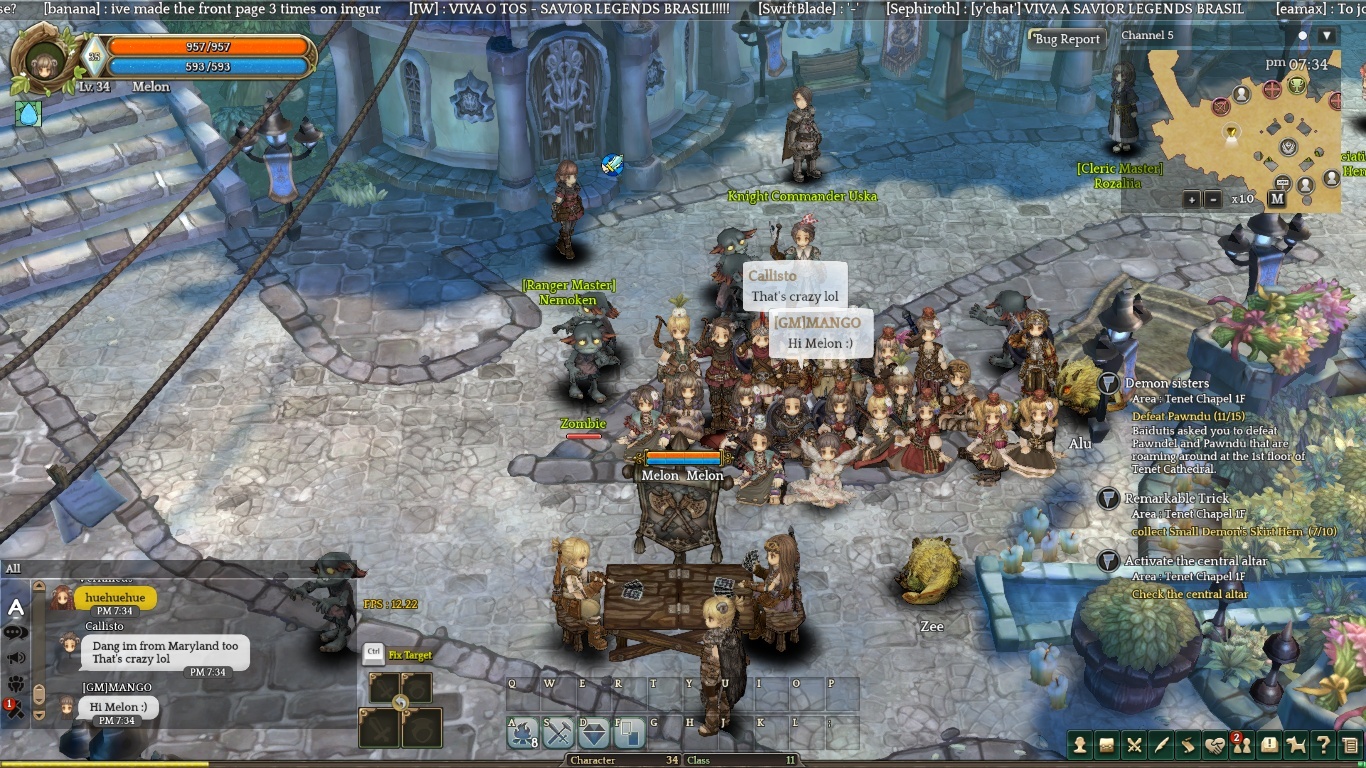Expand the Channel 5 dropdown arrow
This screenshot has width=1366, height=768.
click(1327, 36)
